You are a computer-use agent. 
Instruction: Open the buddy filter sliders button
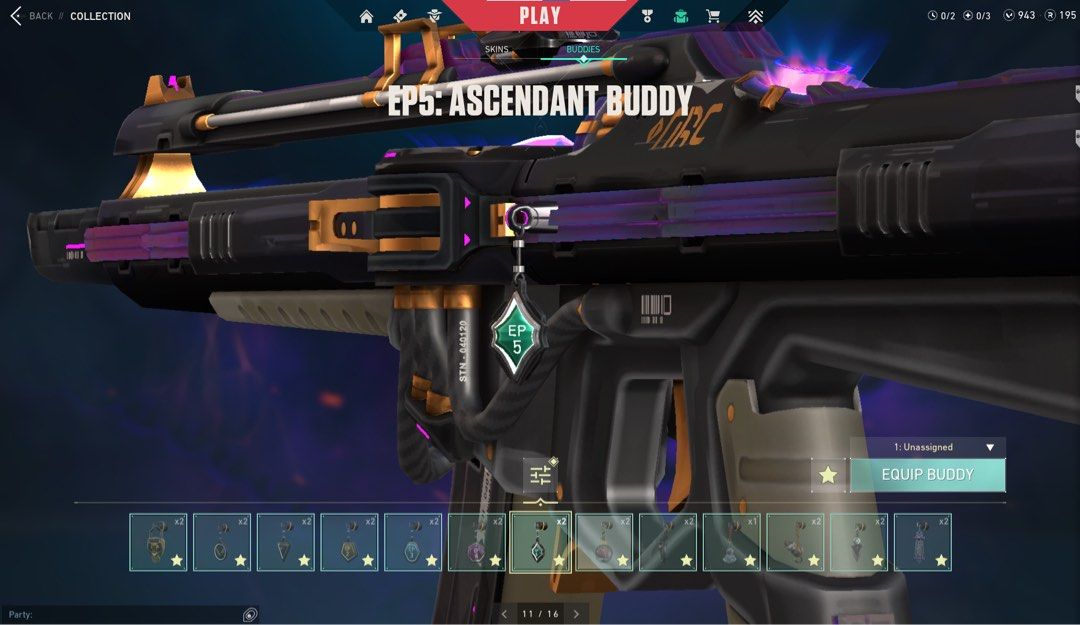(x=540, y=475)
